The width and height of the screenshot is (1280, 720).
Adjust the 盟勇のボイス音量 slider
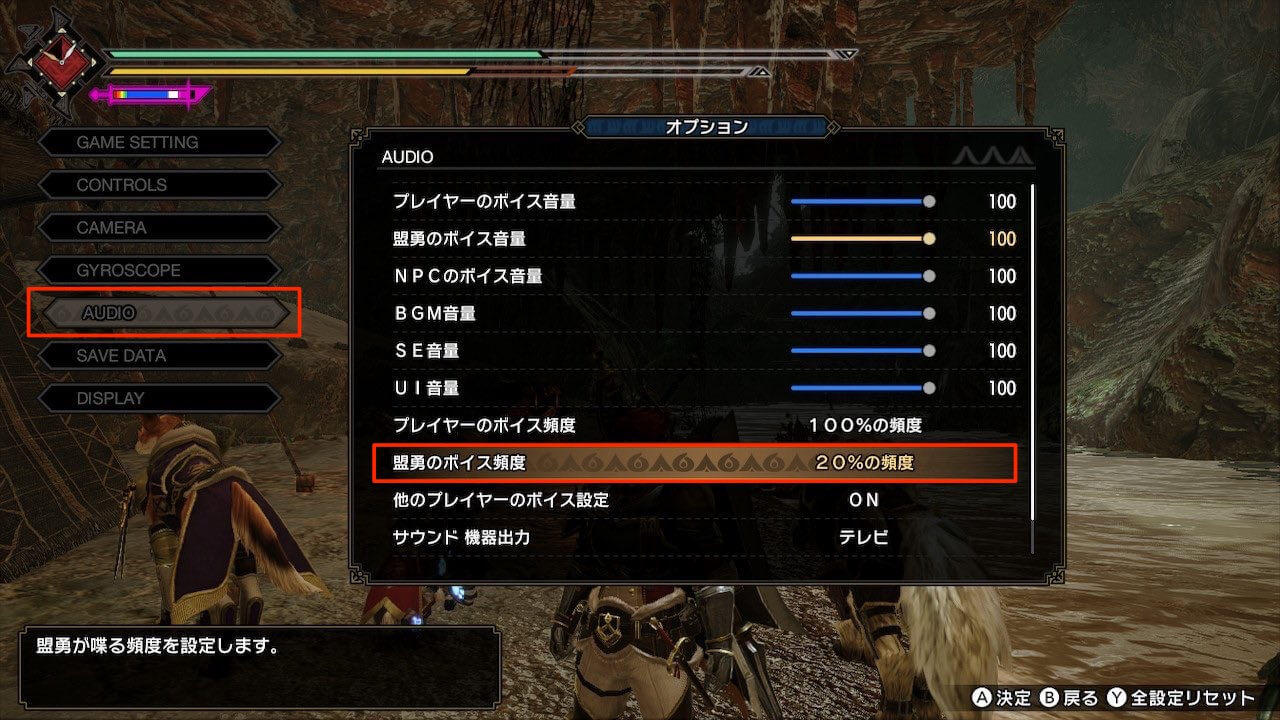862,239
